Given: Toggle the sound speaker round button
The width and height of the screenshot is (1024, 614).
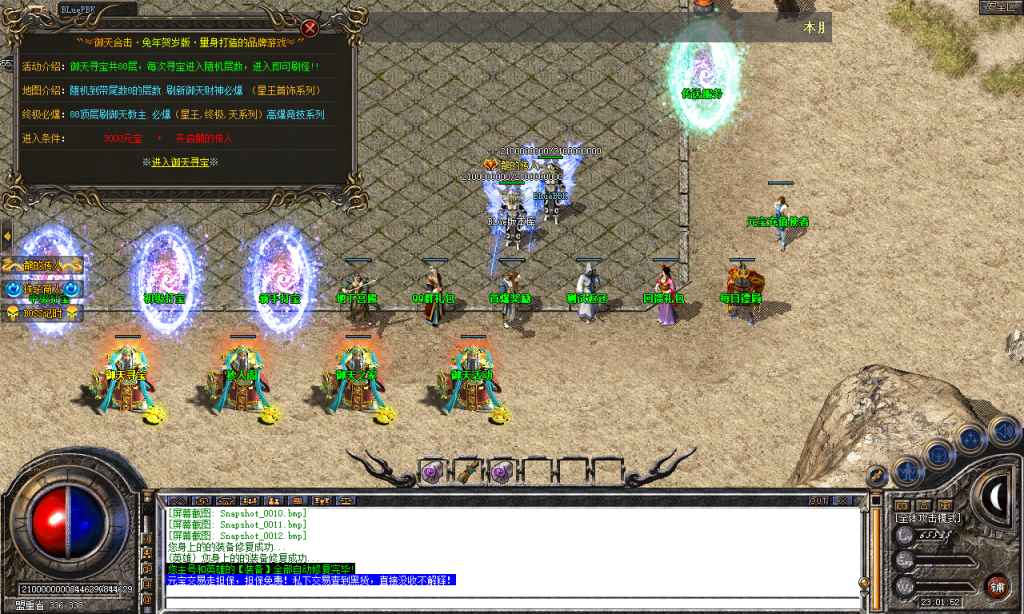Looking at the screenshot, I should (x=1003, y=431).
